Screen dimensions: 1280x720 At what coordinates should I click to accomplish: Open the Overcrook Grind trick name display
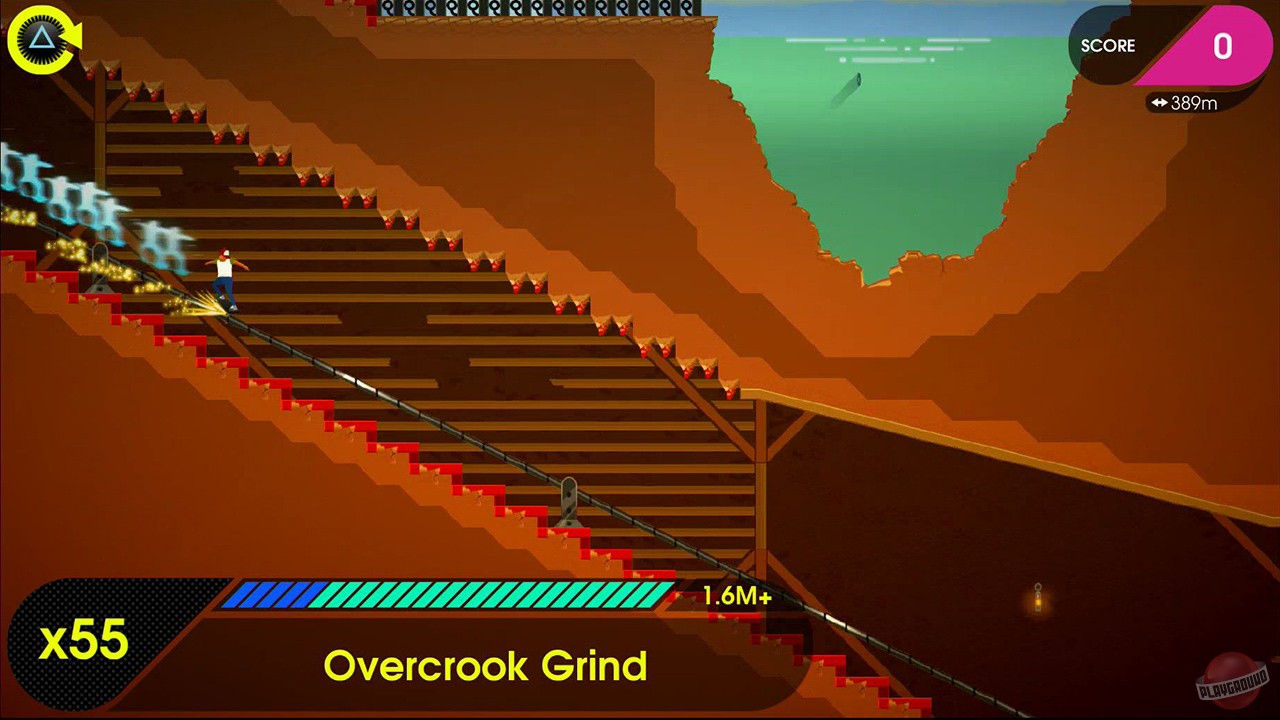[487, 665]
